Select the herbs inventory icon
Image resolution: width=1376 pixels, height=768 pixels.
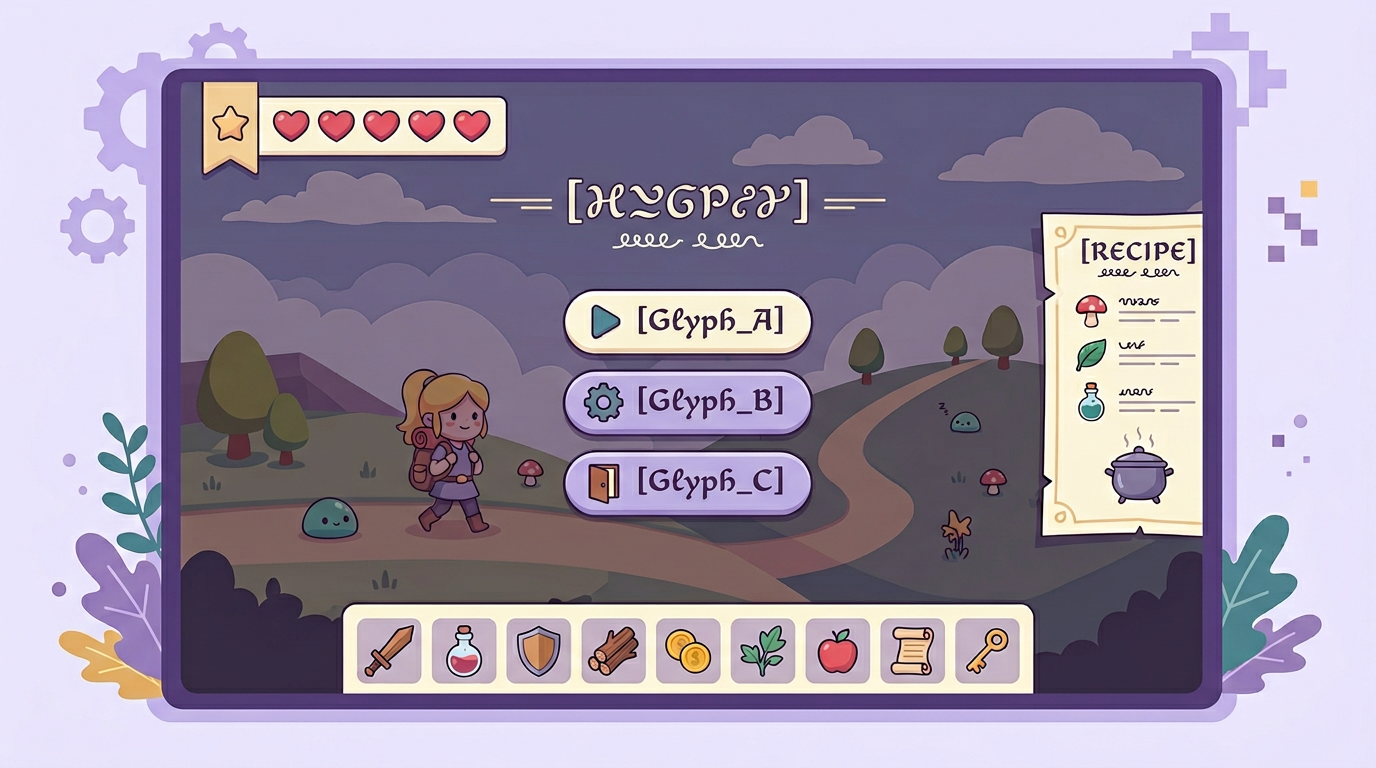coord(762,651)
